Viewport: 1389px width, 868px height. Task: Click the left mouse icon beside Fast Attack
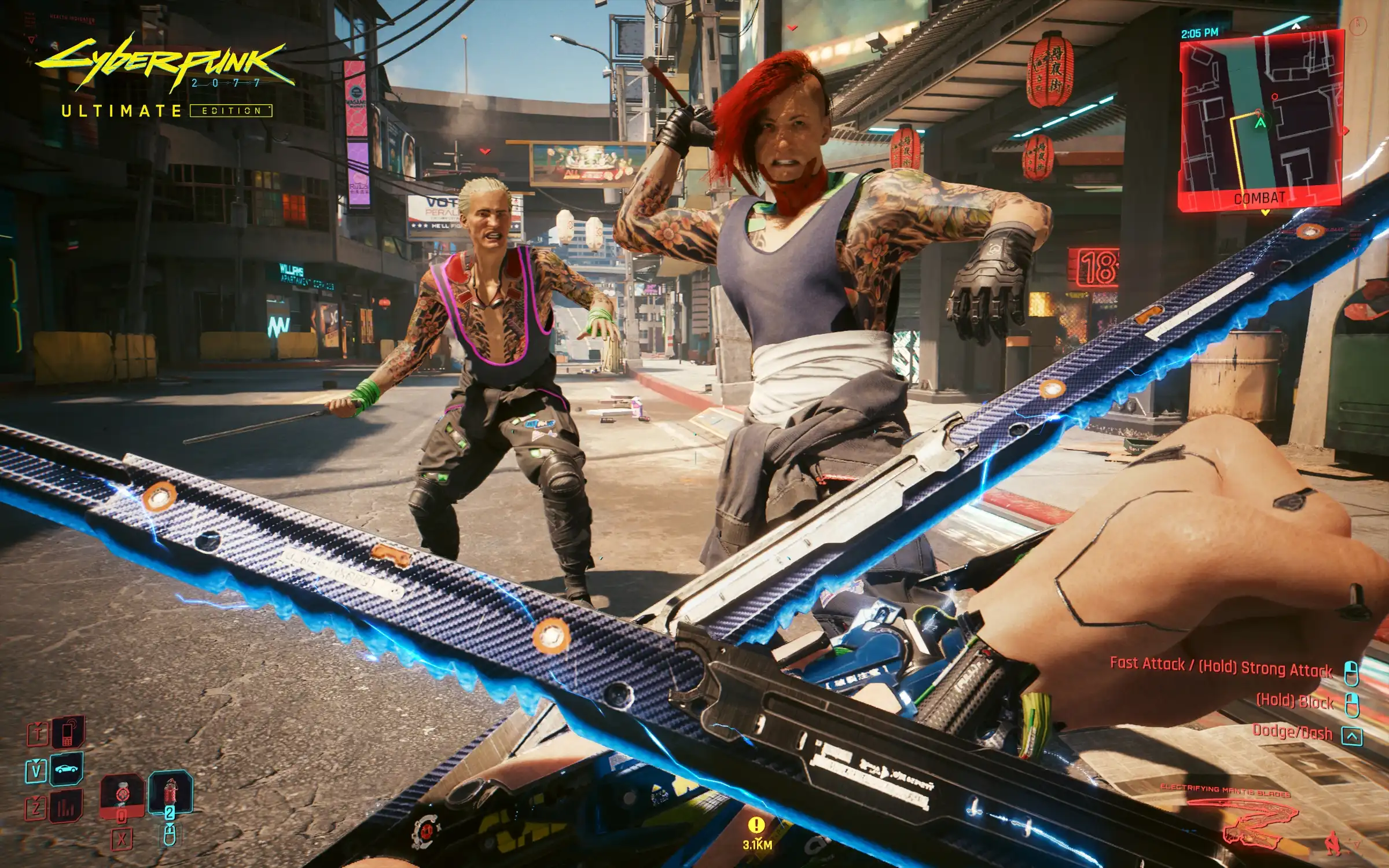click(x=1351, y=674)
